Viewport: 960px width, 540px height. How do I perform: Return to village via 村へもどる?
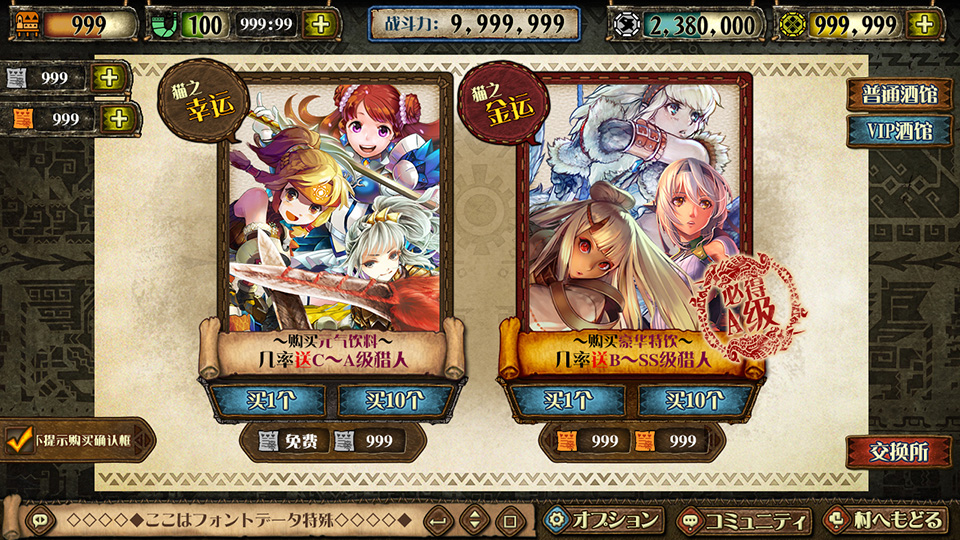885,521
